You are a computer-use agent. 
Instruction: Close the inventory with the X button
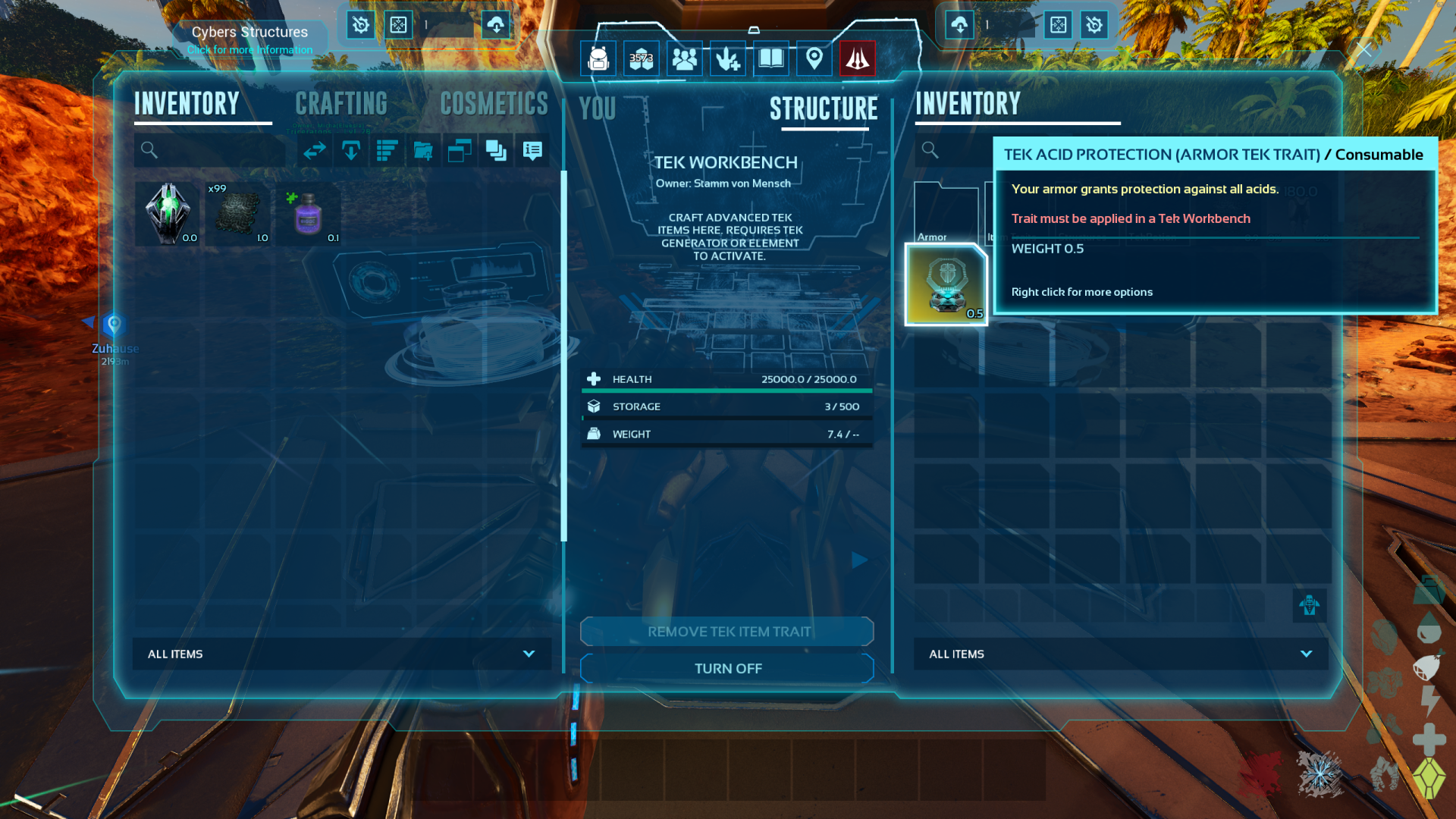1364,50
